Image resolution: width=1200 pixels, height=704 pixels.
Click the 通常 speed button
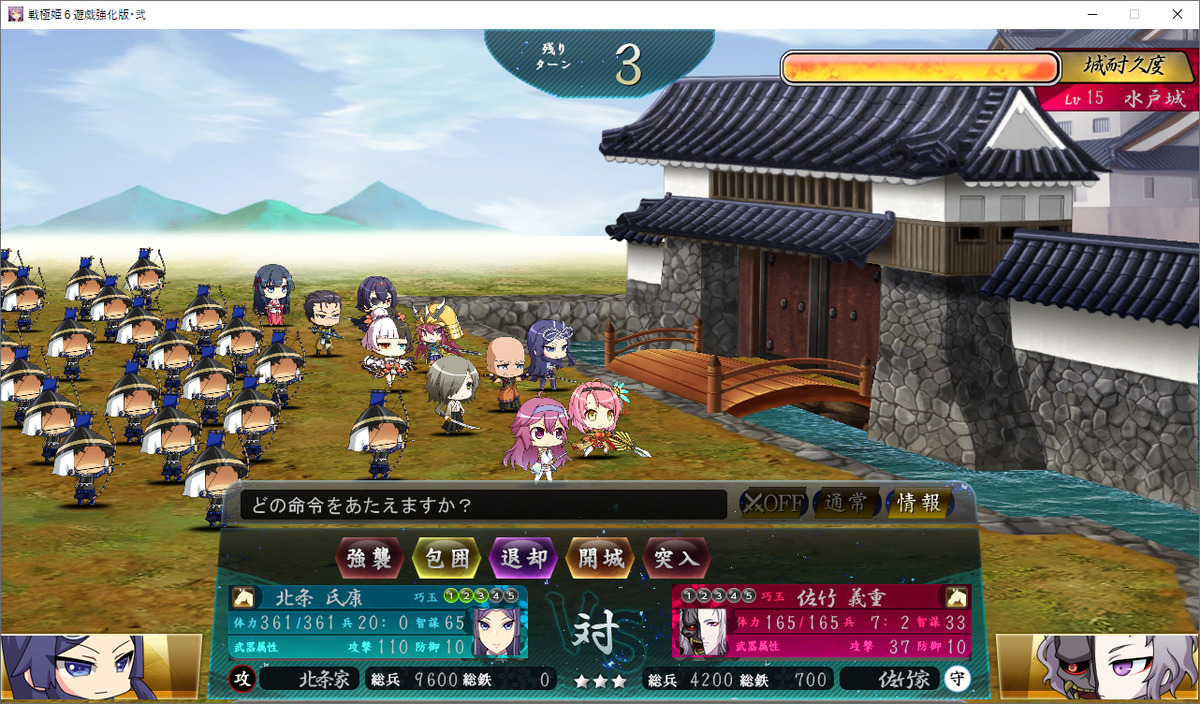pos(846,504)
